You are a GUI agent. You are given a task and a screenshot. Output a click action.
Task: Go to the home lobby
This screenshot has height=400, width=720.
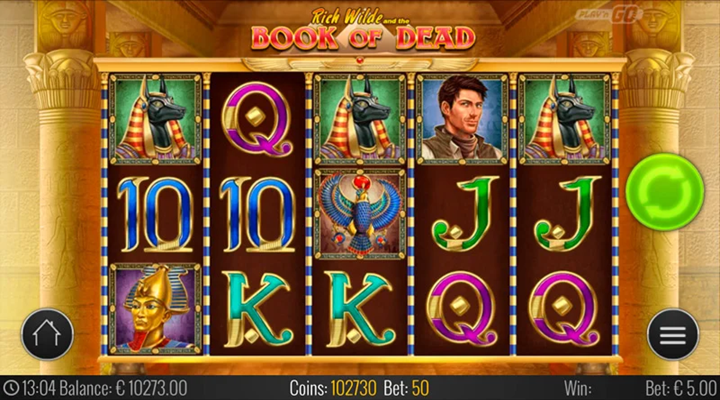pyautogui.click(x=47, y=334)
